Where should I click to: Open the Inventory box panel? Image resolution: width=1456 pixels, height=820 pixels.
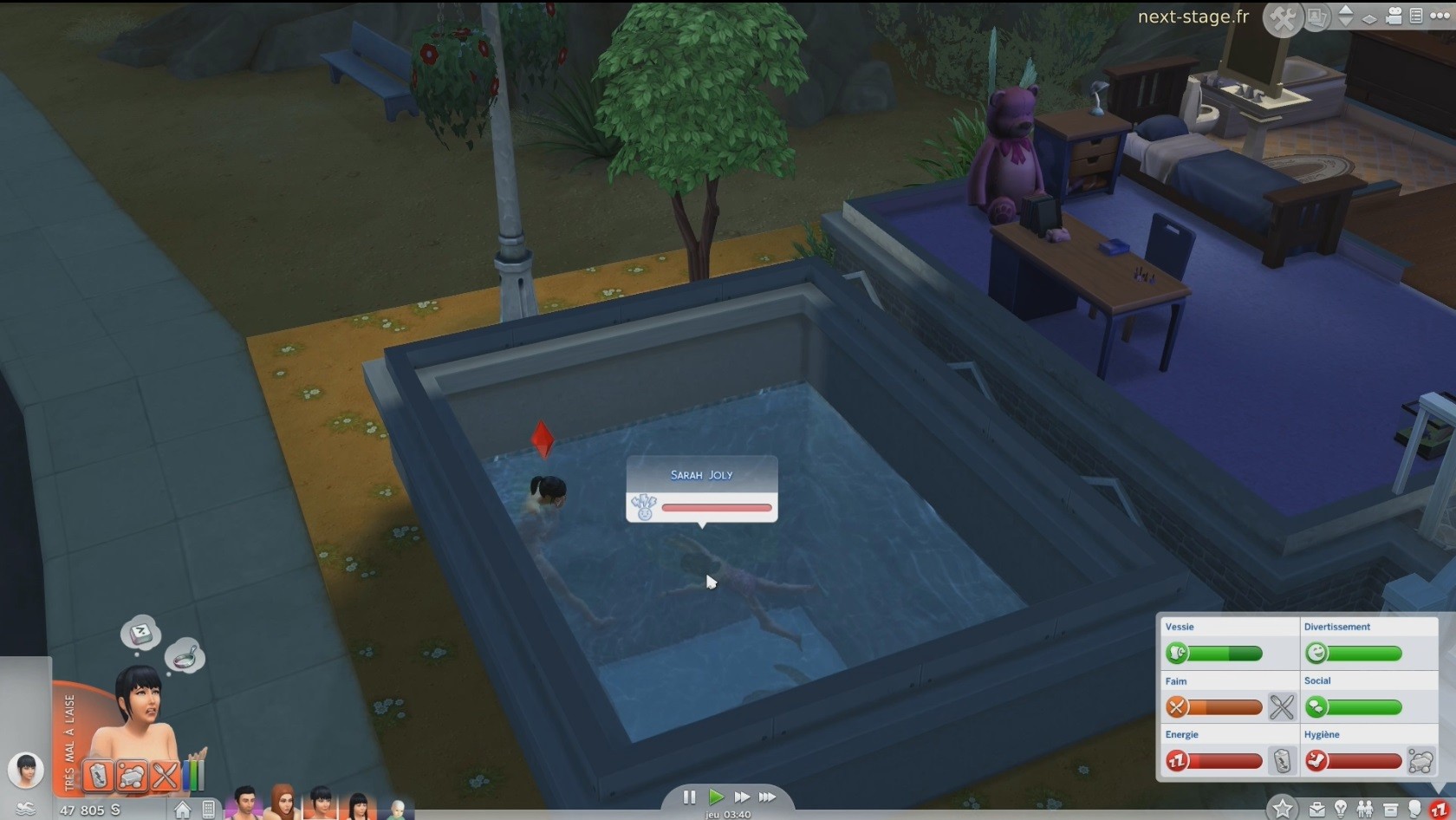pyautogui.click(x=1391, y=810)
